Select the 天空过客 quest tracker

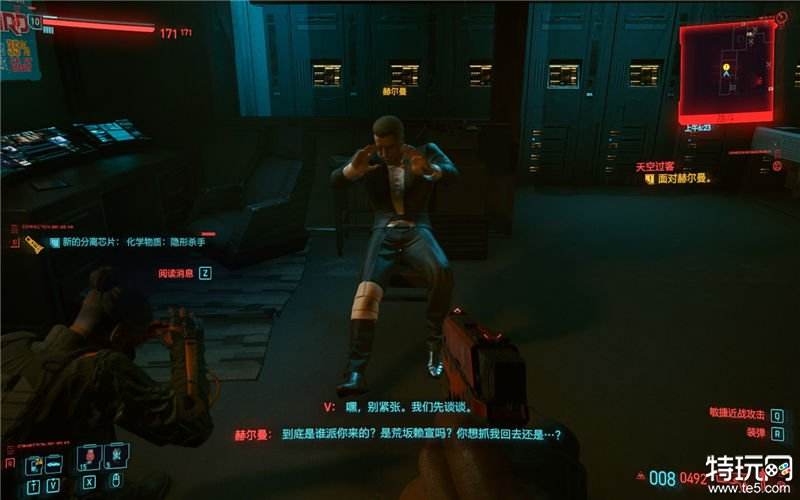(655, 167)
